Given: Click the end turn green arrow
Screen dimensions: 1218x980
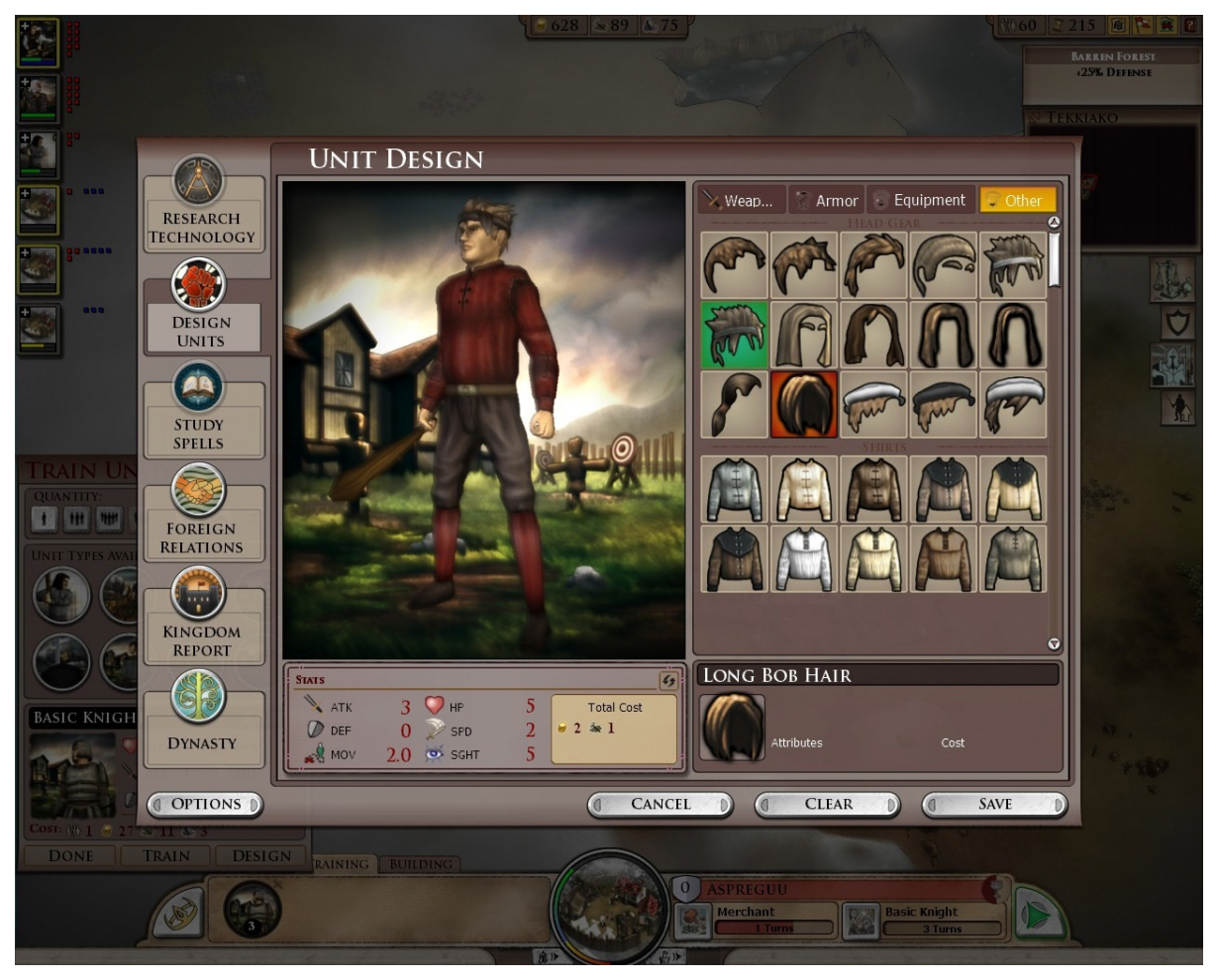Looking at the screenshot, I should 1036,917.
